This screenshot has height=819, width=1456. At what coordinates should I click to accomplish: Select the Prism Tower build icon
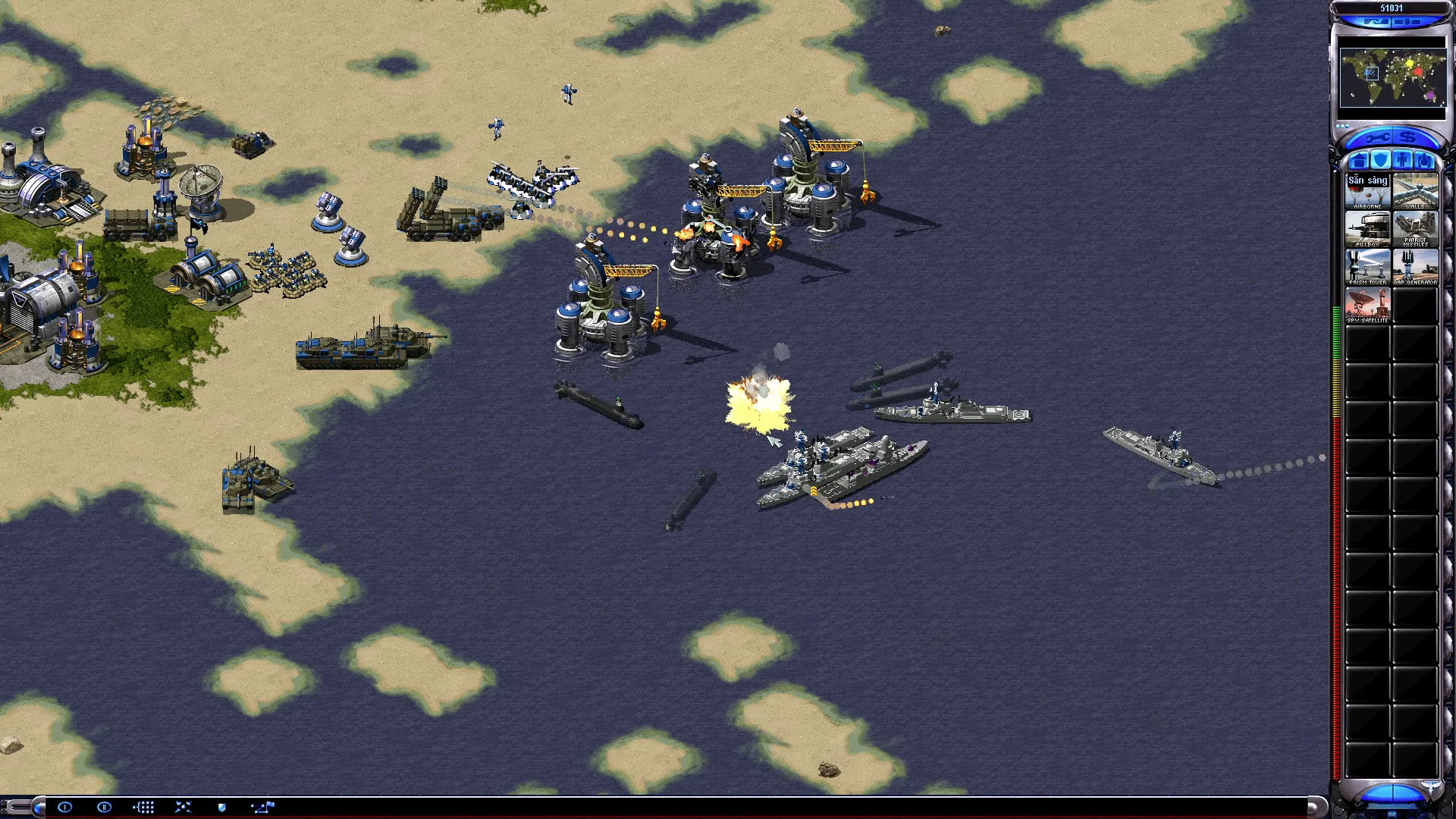1369,265
